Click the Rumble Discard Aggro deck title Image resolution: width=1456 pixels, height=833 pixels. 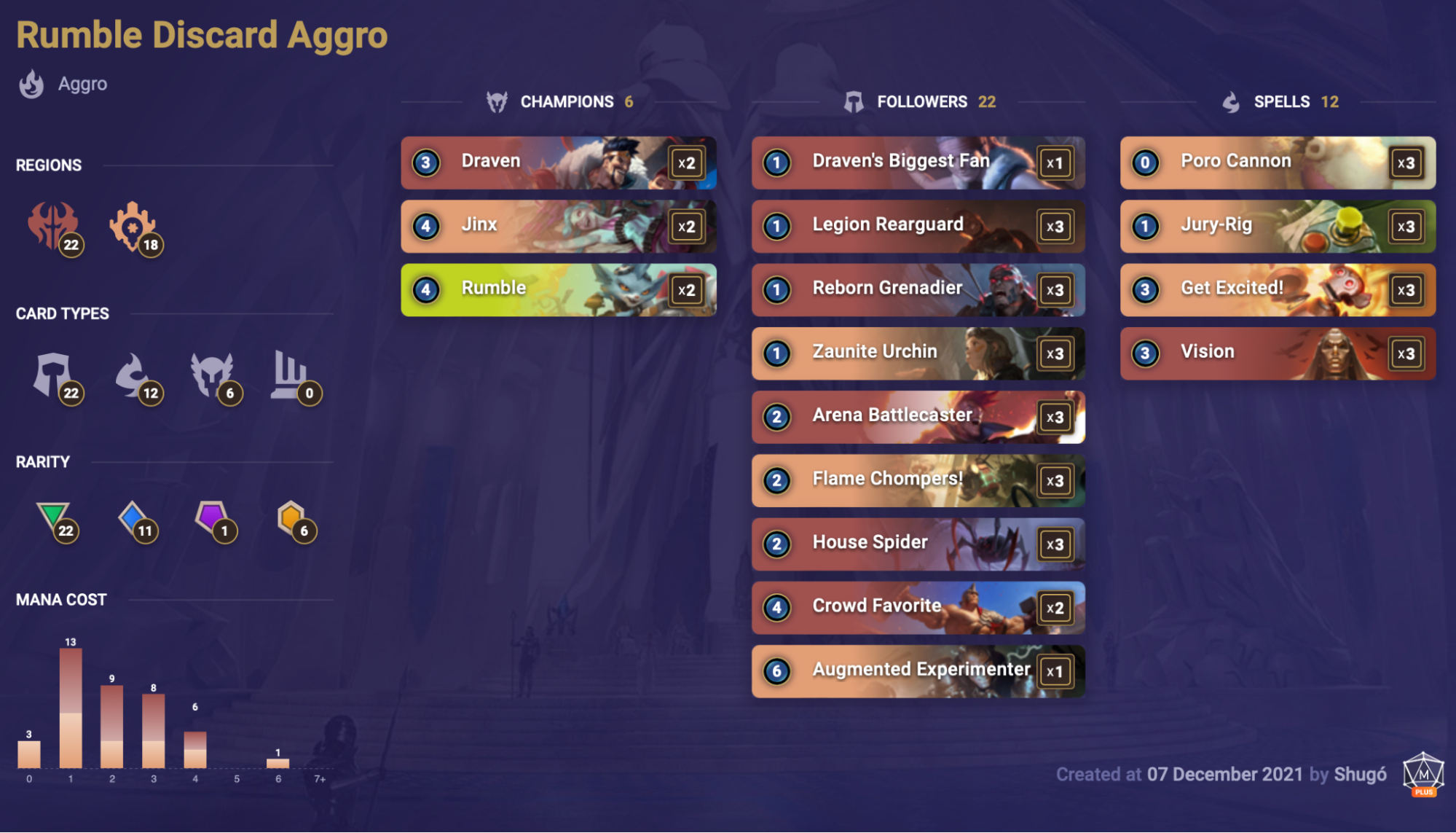(x=202, y=34)
